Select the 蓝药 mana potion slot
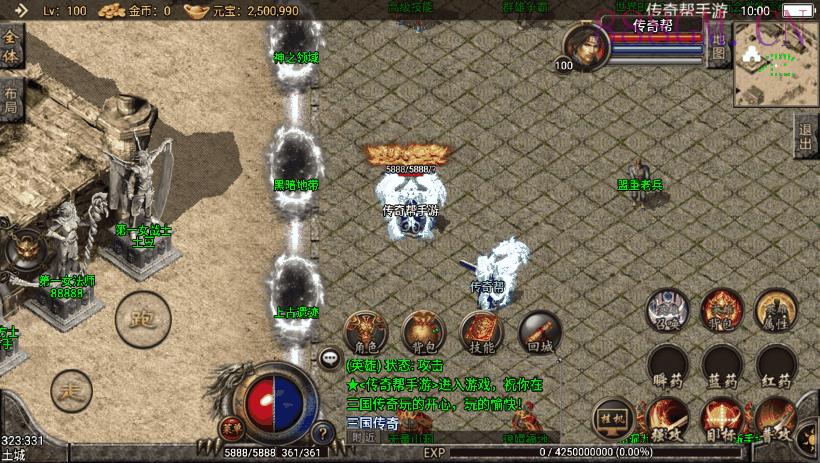820x463 pixels. point(721,365)
